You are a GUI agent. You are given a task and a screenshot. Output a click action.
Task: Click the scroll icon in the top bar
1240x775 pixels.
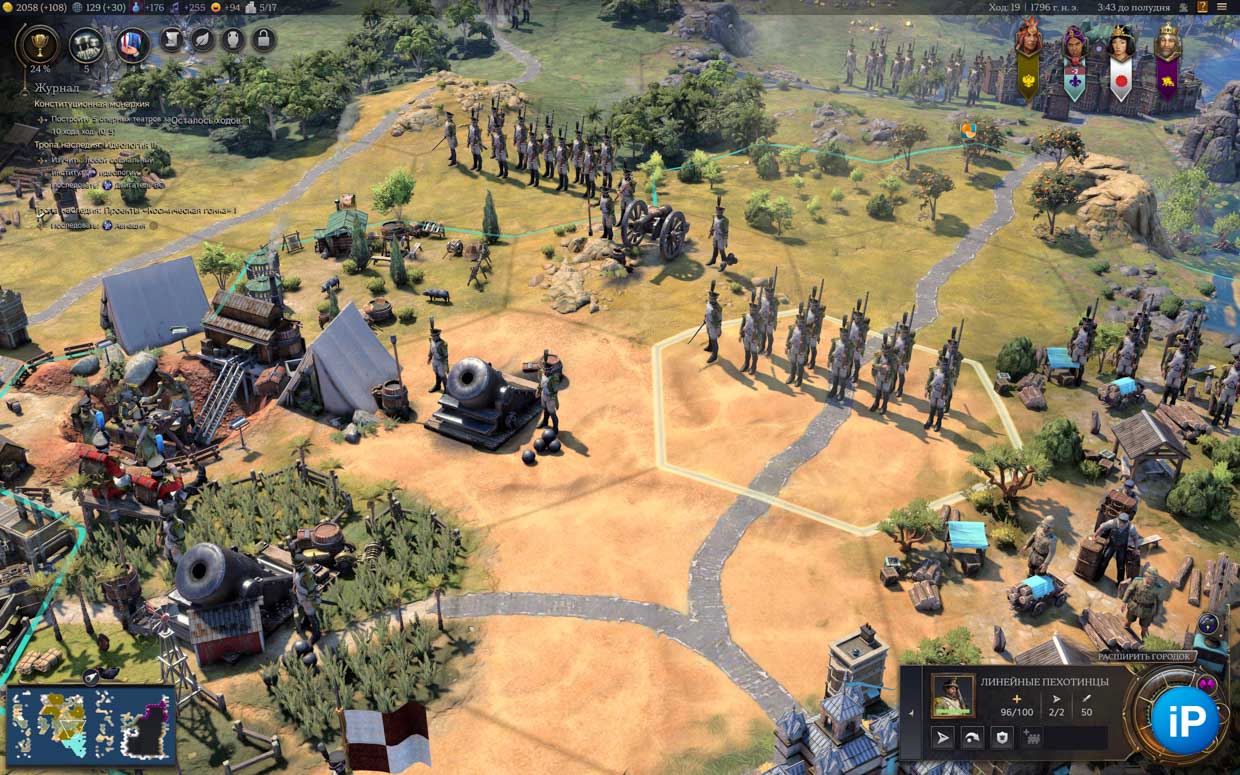coord(172,40)
